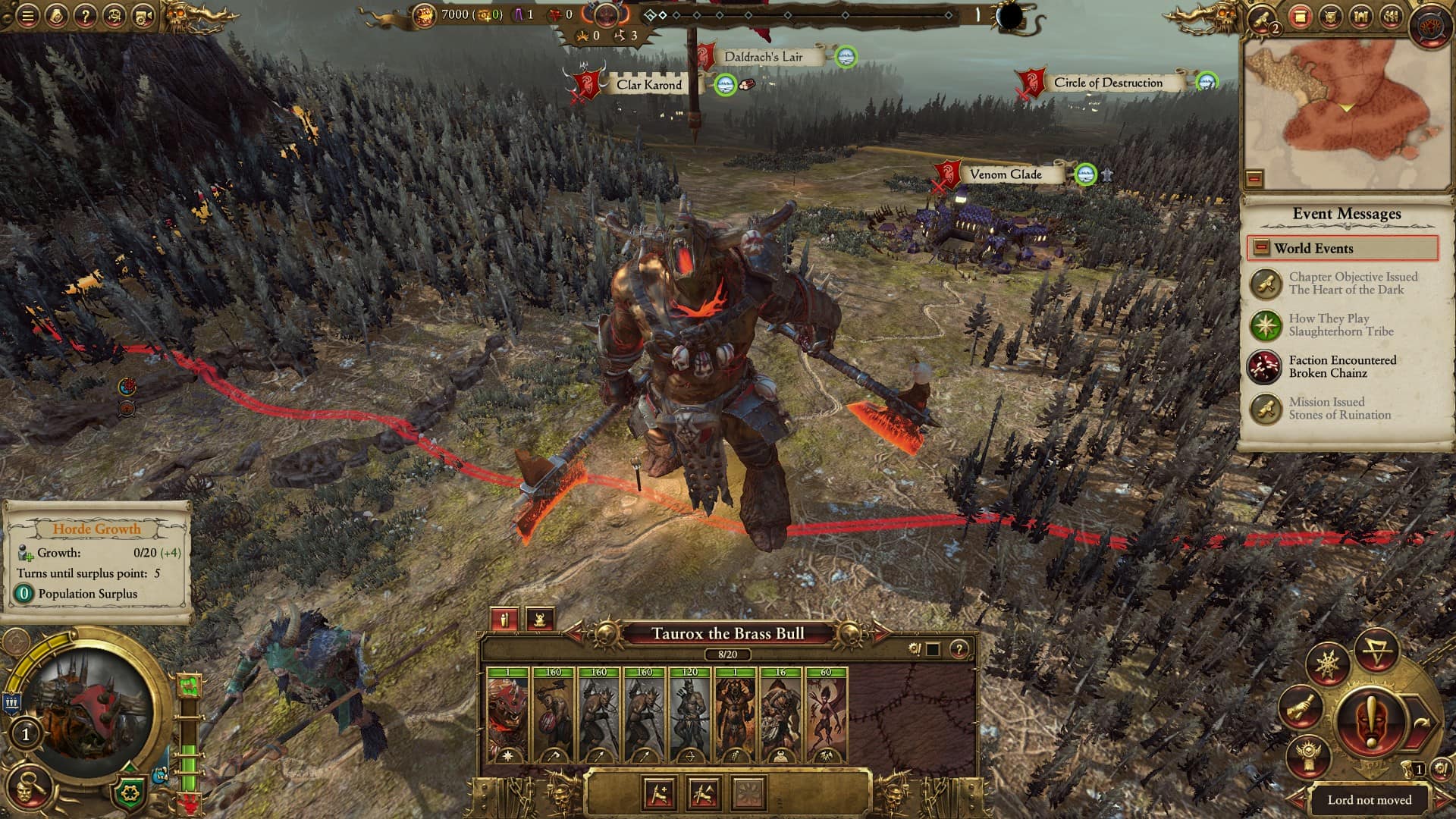
Task: Open the Chapter Objective Issued event entry
Action: click(x=1350, y=284)
